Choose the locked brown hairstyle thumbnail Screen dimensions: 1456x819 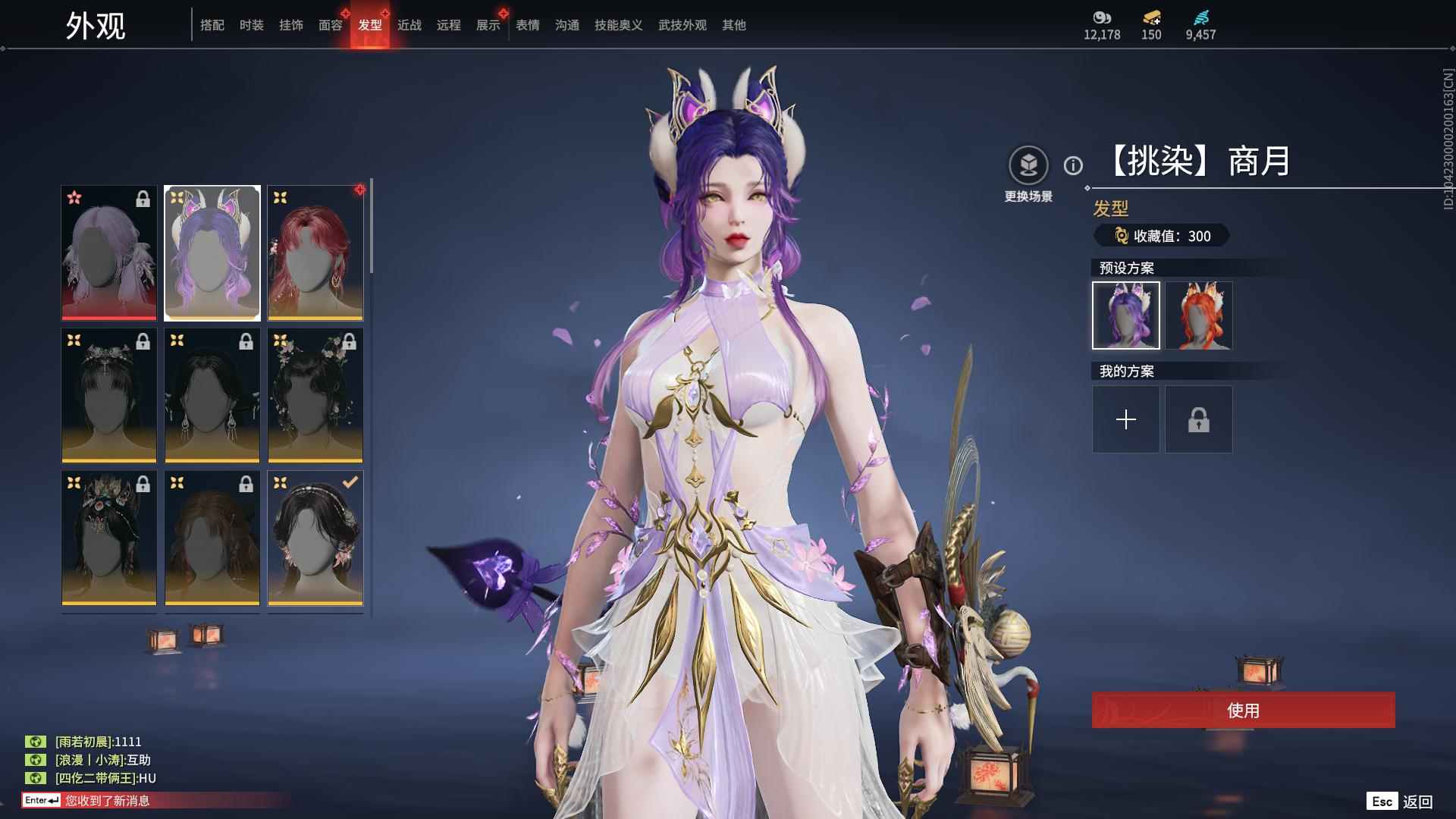212,538
